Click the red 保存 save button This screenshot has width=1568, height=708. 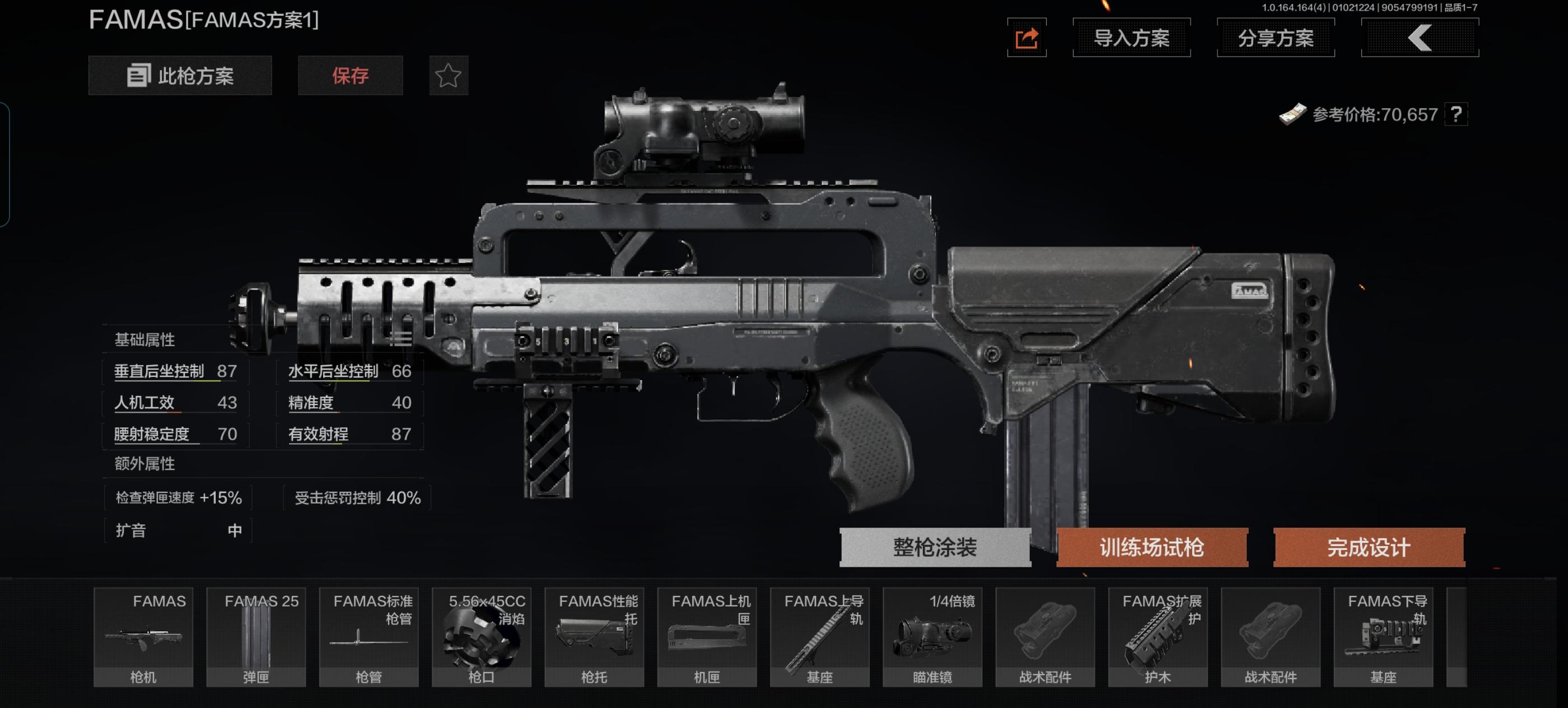tap(350, 76)
